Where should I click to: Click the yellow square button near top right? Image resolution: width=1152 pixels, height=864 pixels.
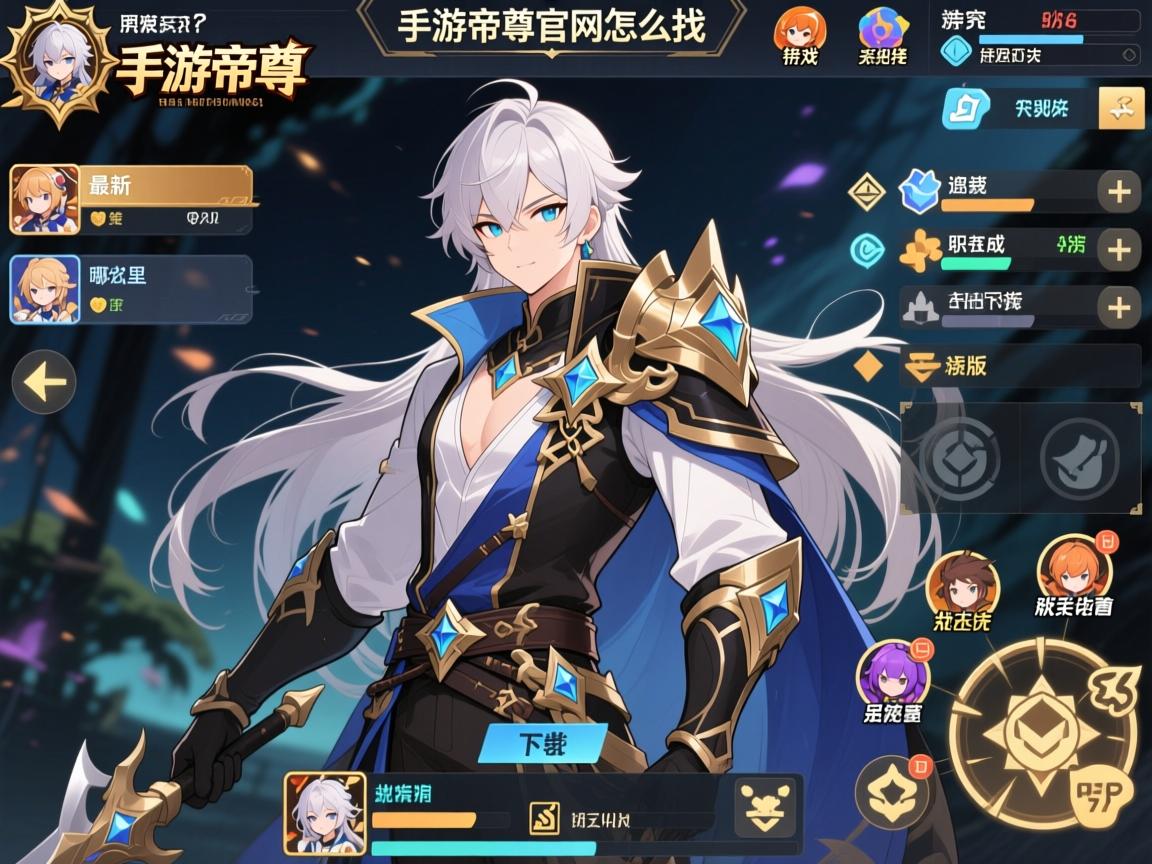[x=1121, y=108]
